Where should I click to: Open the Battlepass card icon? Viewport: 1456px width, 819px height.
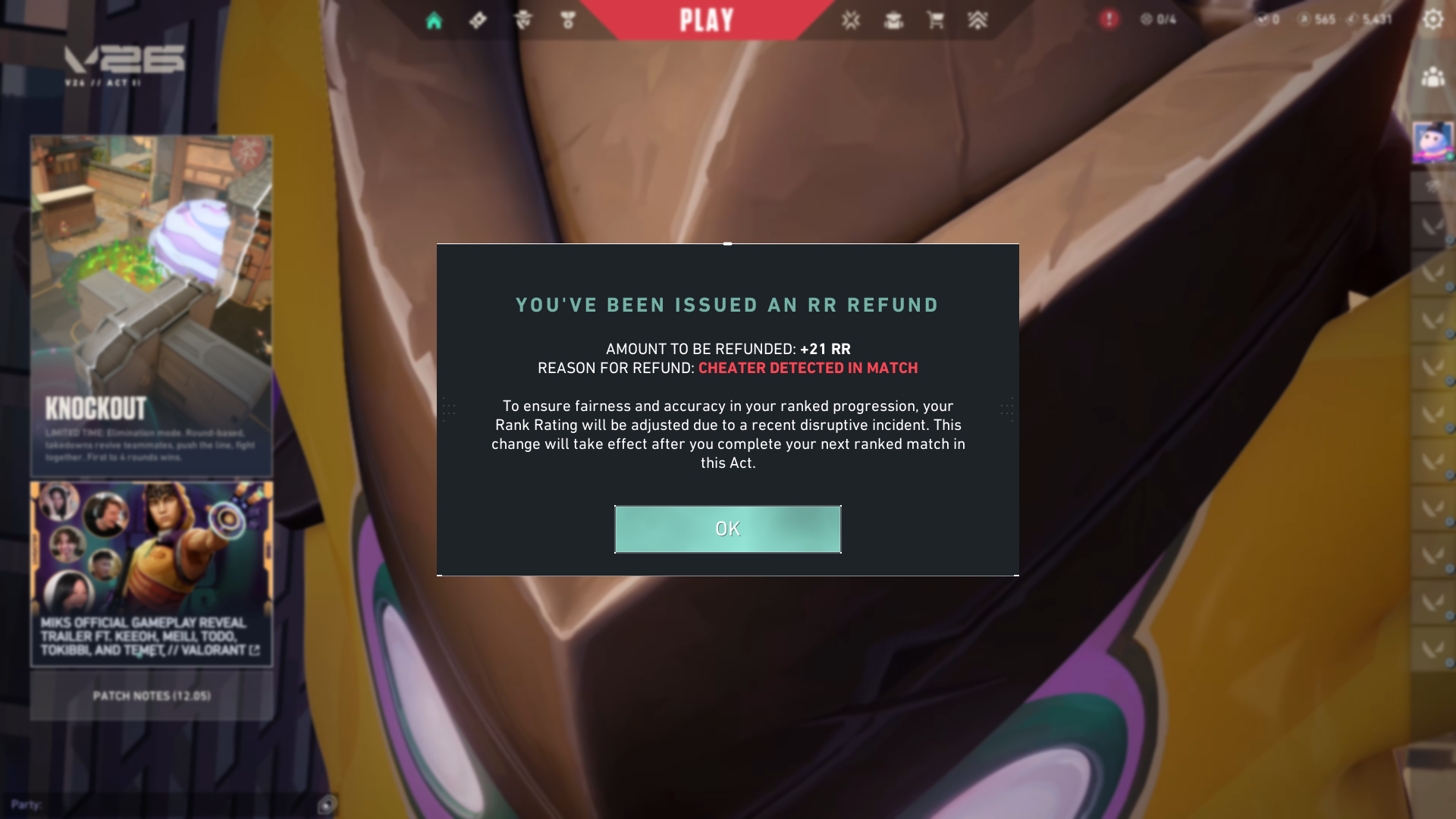(x=478, y=19)
